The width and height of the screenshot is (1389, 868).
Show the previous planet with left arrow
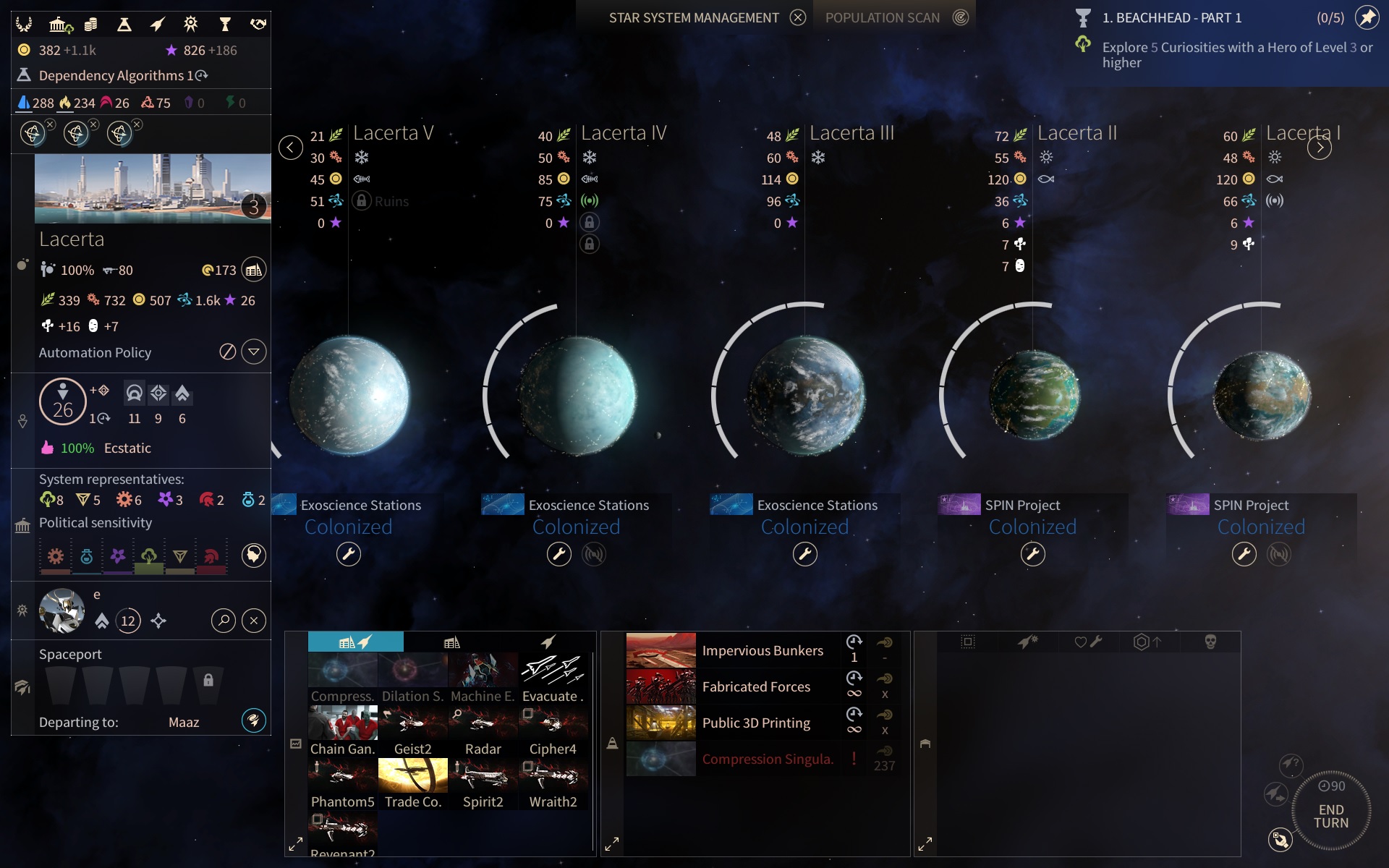290,148
